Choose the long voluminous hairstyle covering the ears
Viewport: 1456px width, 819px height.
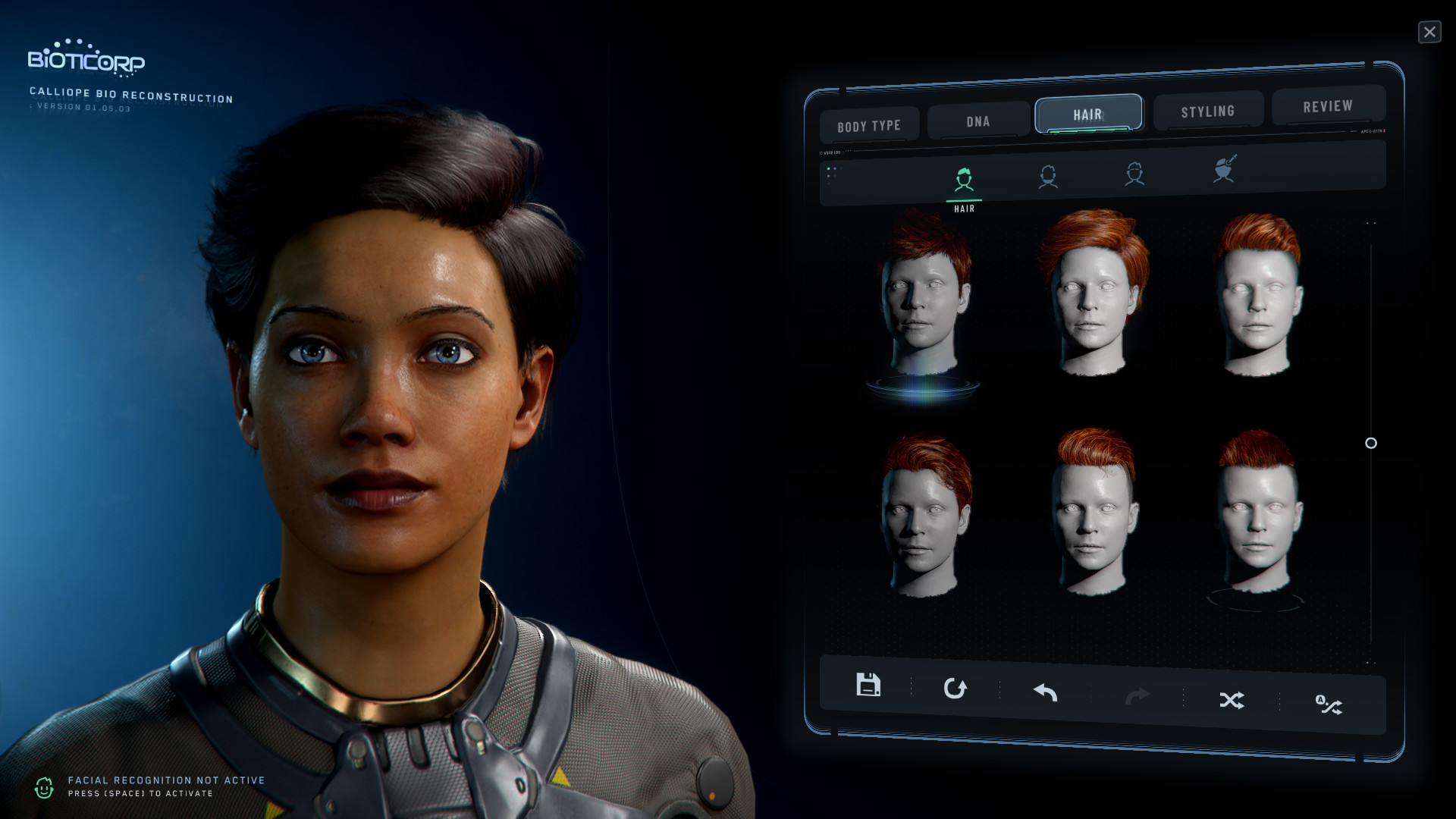(x=1093, y=292)
